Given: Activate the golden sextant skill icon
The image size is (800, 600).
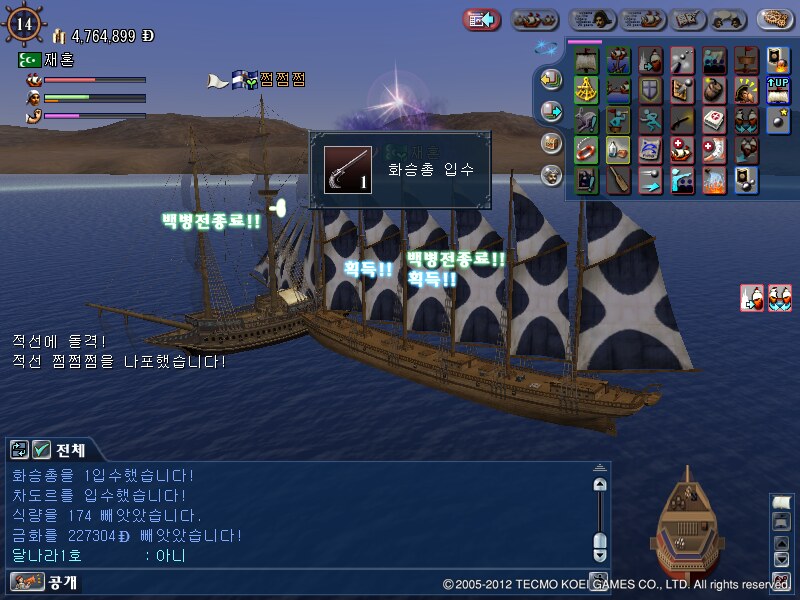Looking at the screenshot, I should [x=587, y=91].
